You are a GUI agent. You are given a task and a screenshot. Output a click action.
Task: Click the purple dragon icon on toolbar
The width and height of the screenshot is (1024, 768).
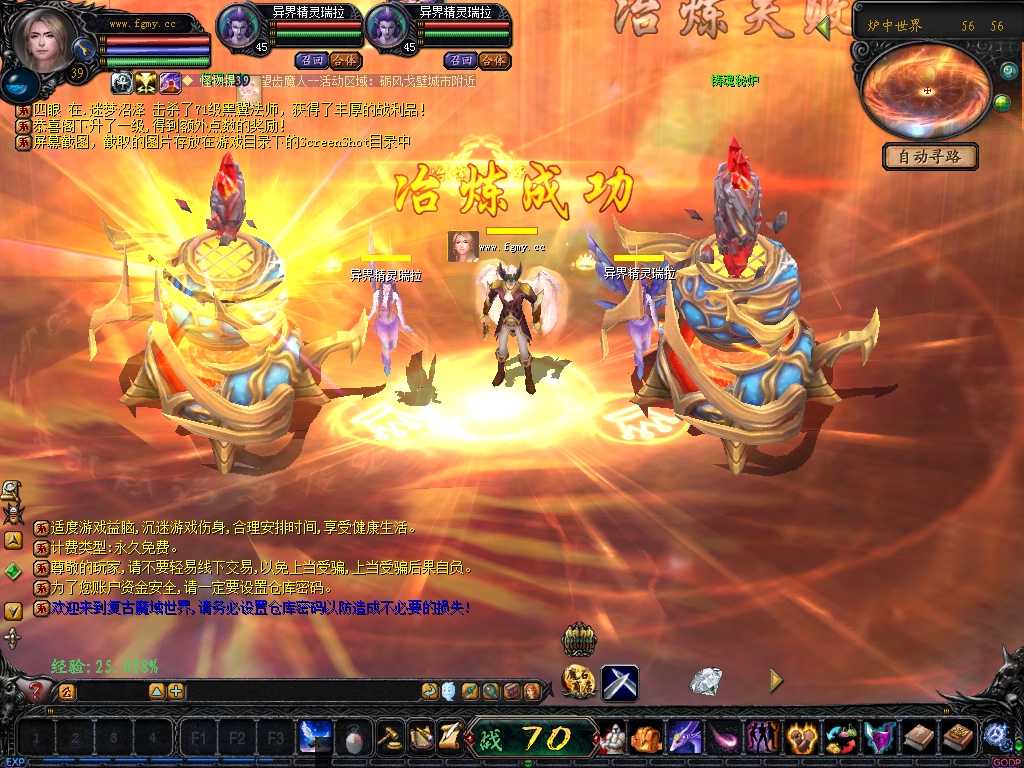684,738
